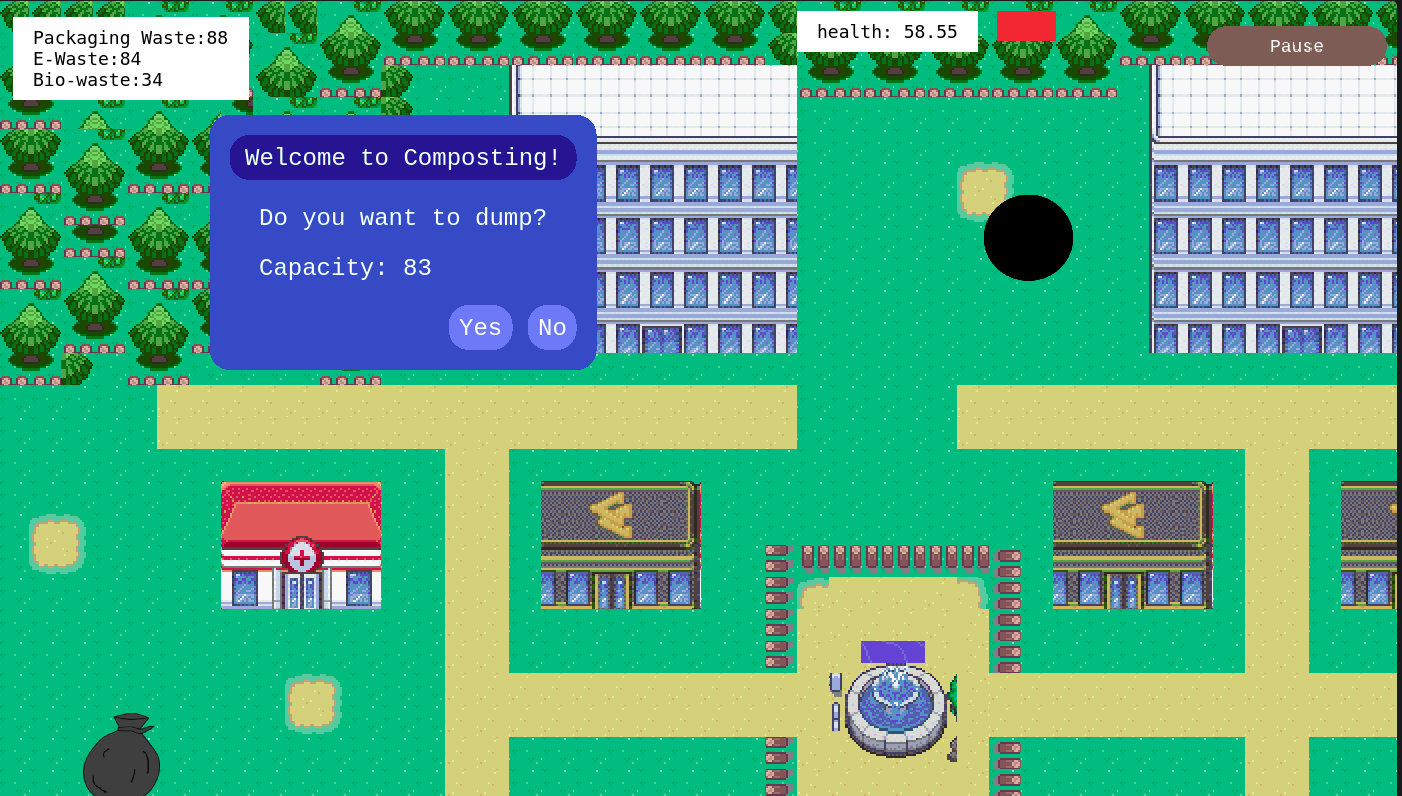Select the Capacity: 83 text
The width and height of the screenshot is (1402, 796).
[345, 267]
